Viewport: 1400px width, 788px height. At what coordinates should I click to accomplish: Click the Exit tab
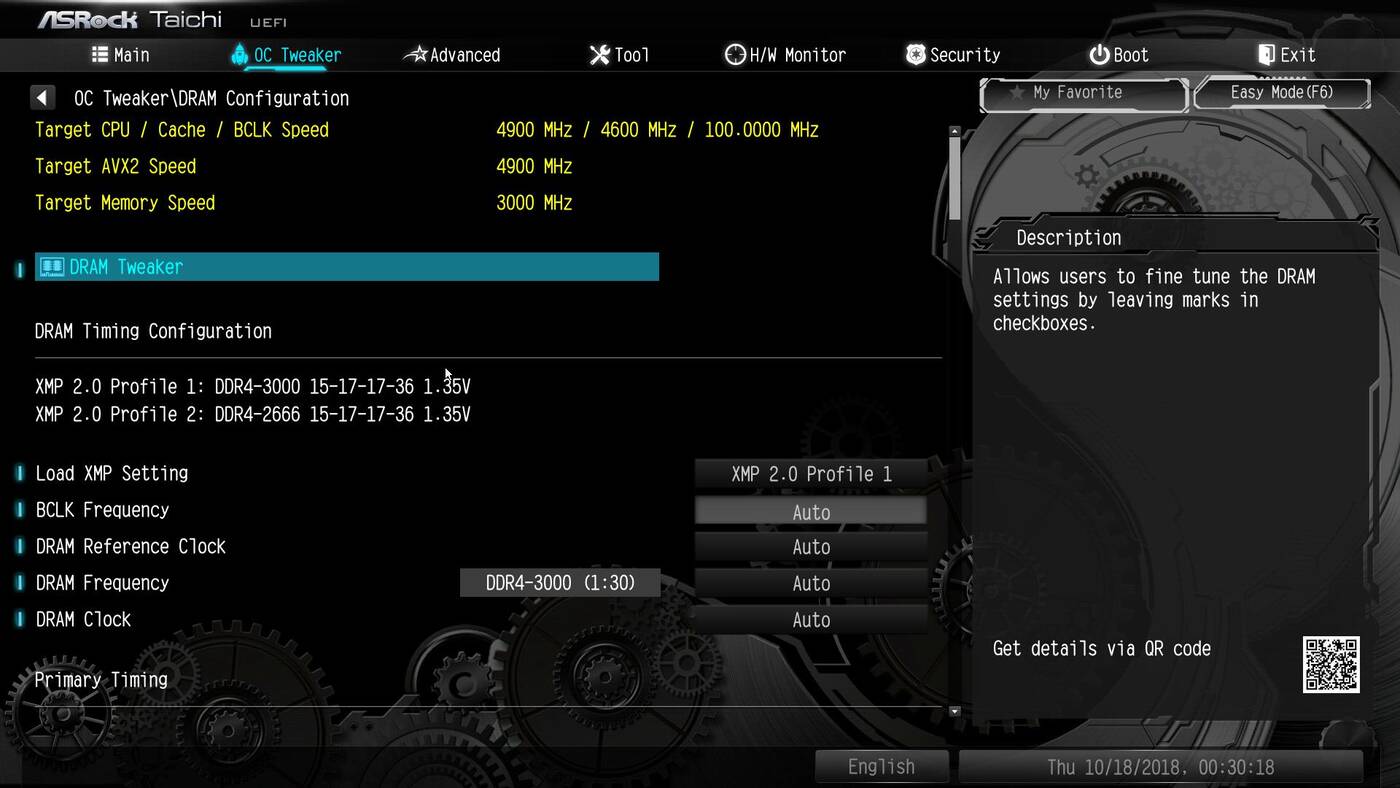coord(1286,55)
